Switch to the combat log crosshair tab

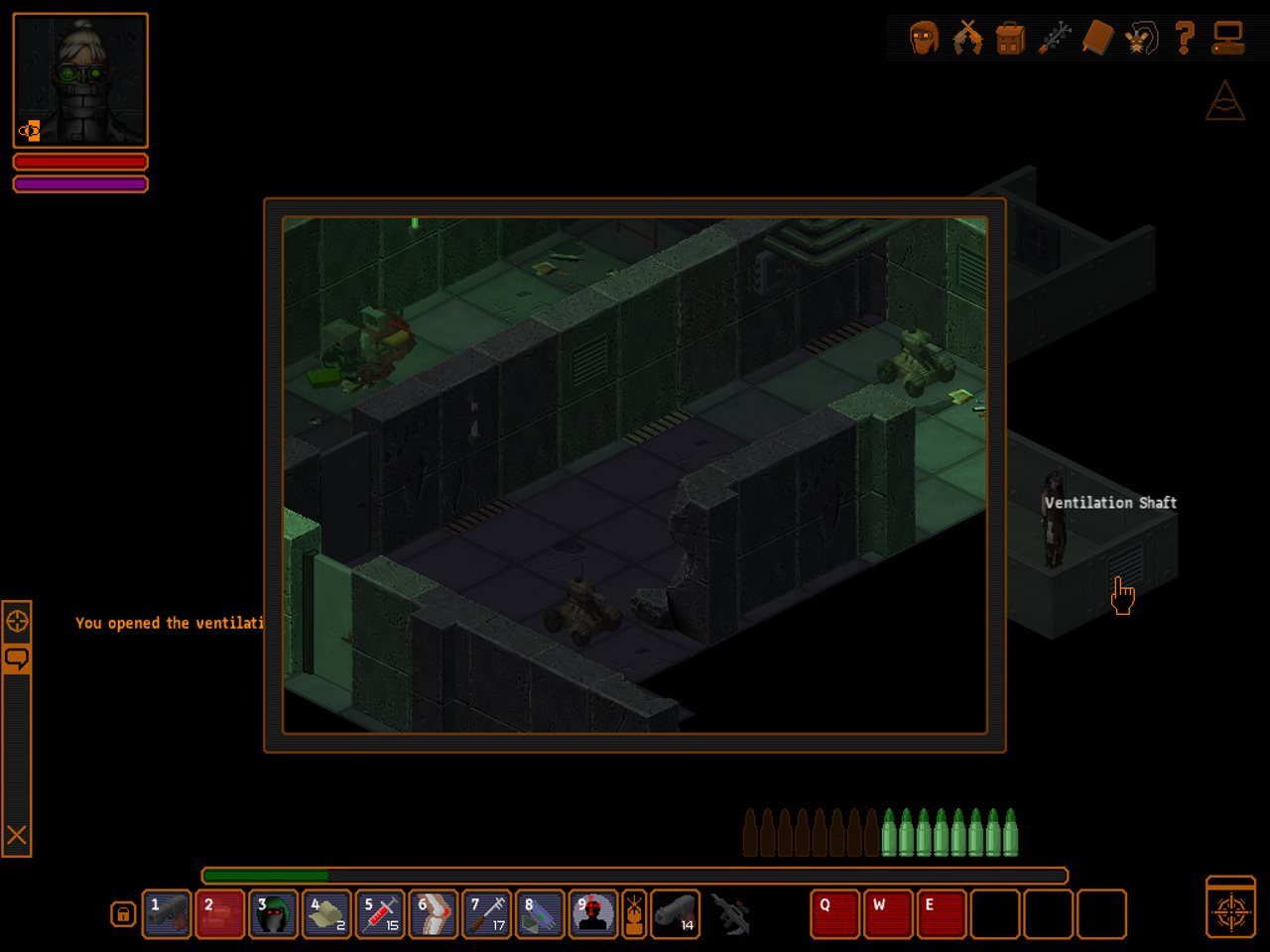point(17,622)
